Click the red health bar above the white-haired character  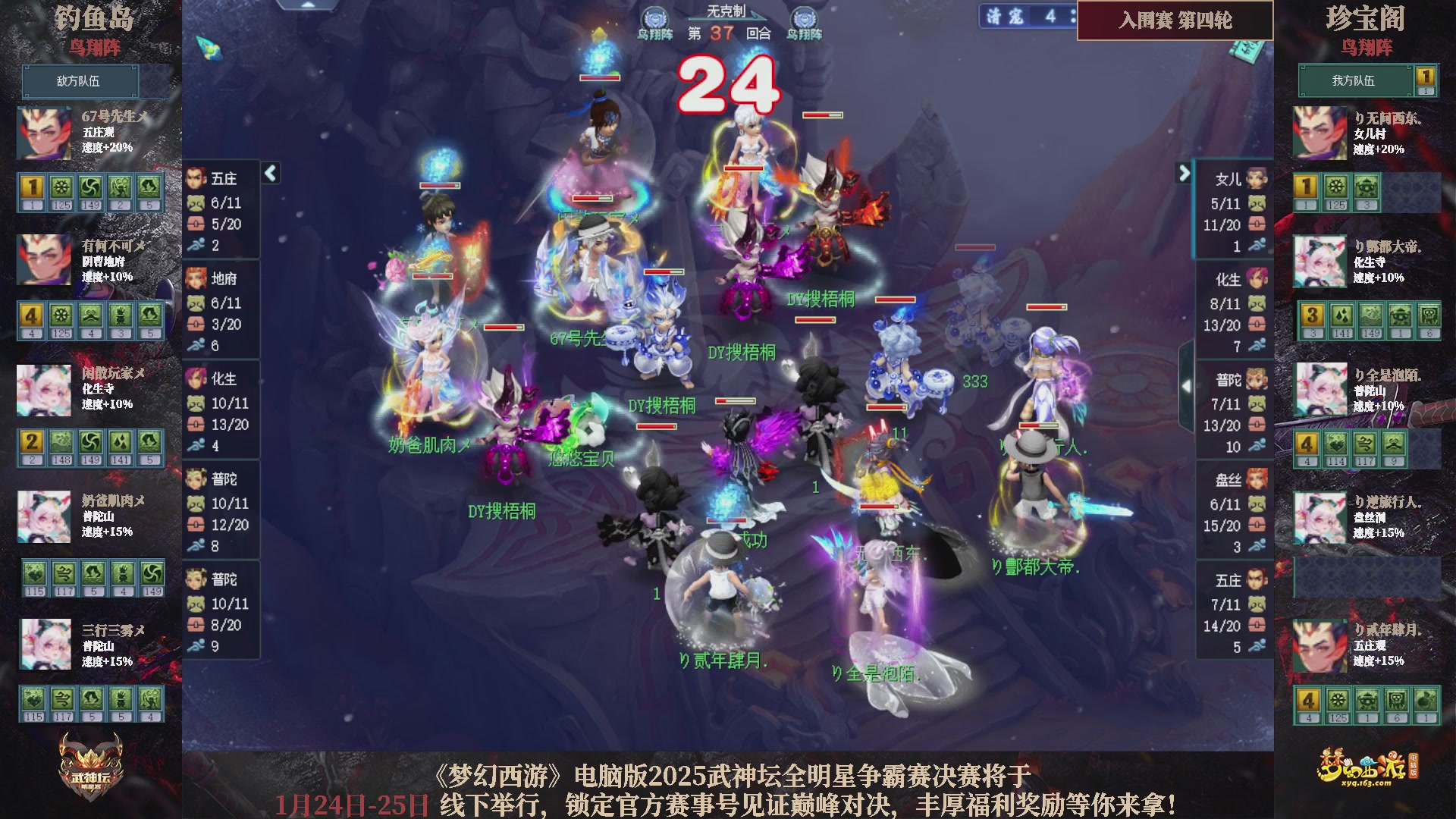tap(823, 115)
